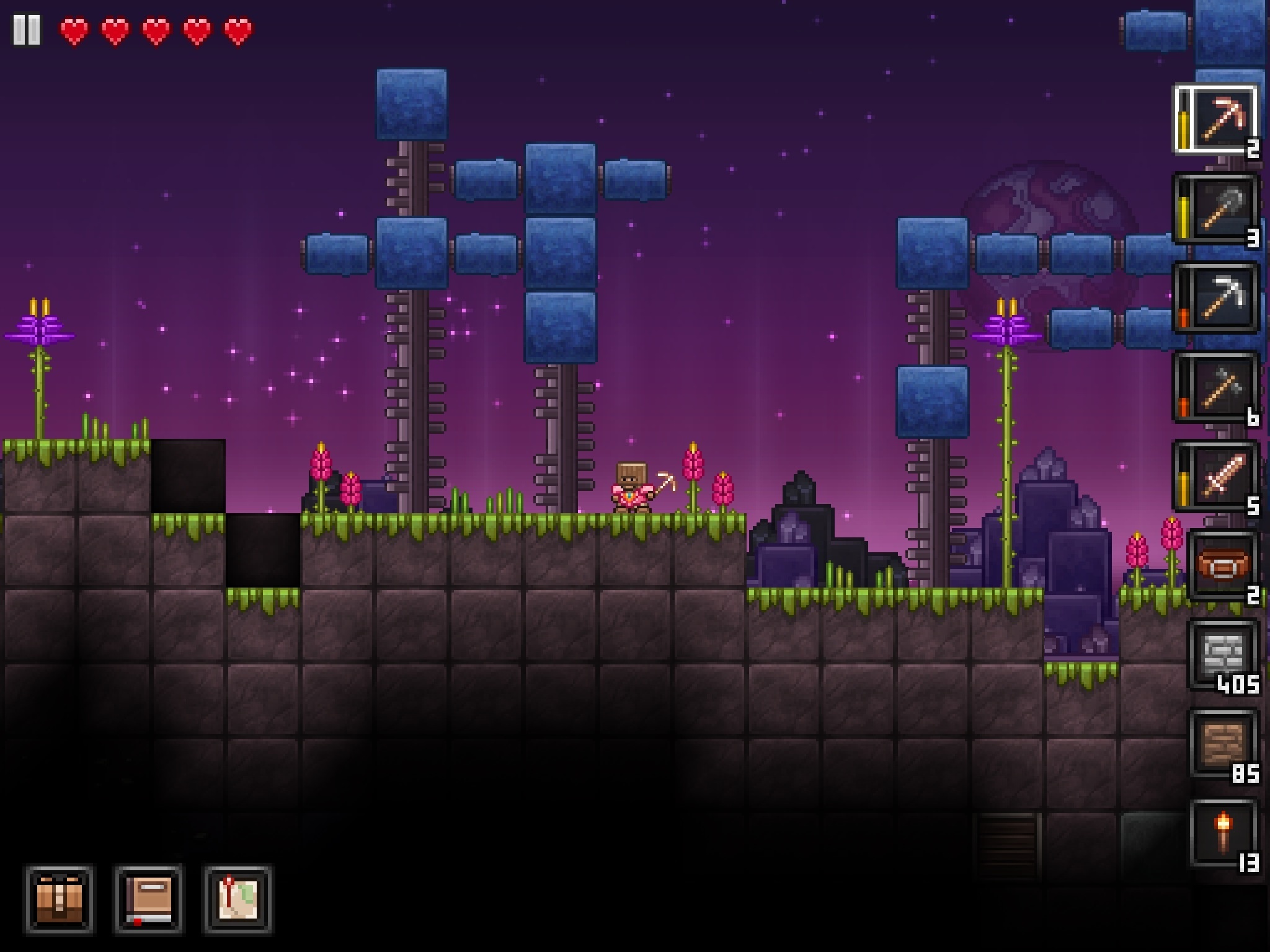1270x952 pixels.
Task: Select the copper pickaxe hotbar slot
Action: click(1218, 120)
